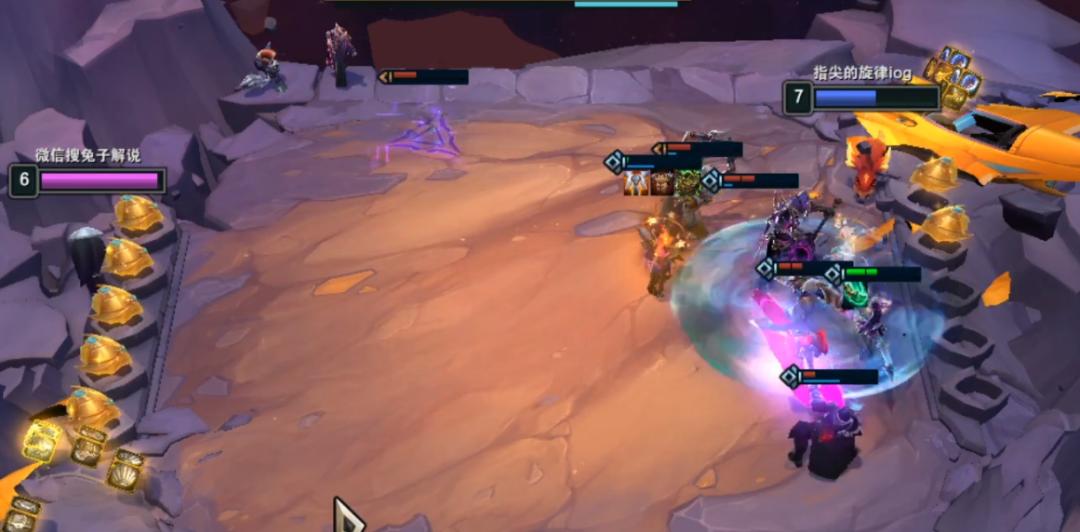Select the white armored figure item icon
The image size is (1080, 532).
pos(636,184)
